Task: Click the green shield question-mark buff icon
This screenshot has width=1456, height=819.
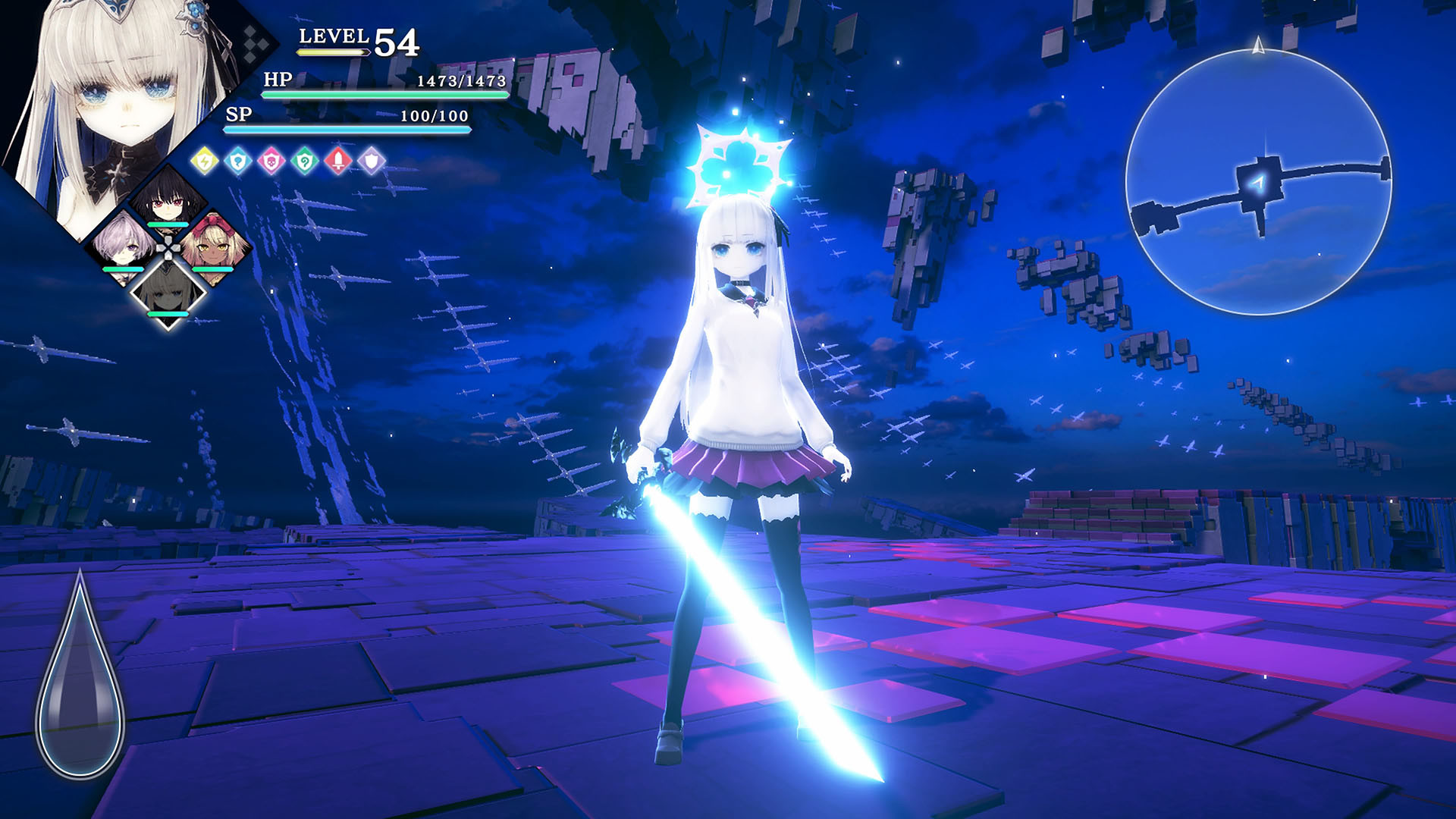Action: coord(303,161)
